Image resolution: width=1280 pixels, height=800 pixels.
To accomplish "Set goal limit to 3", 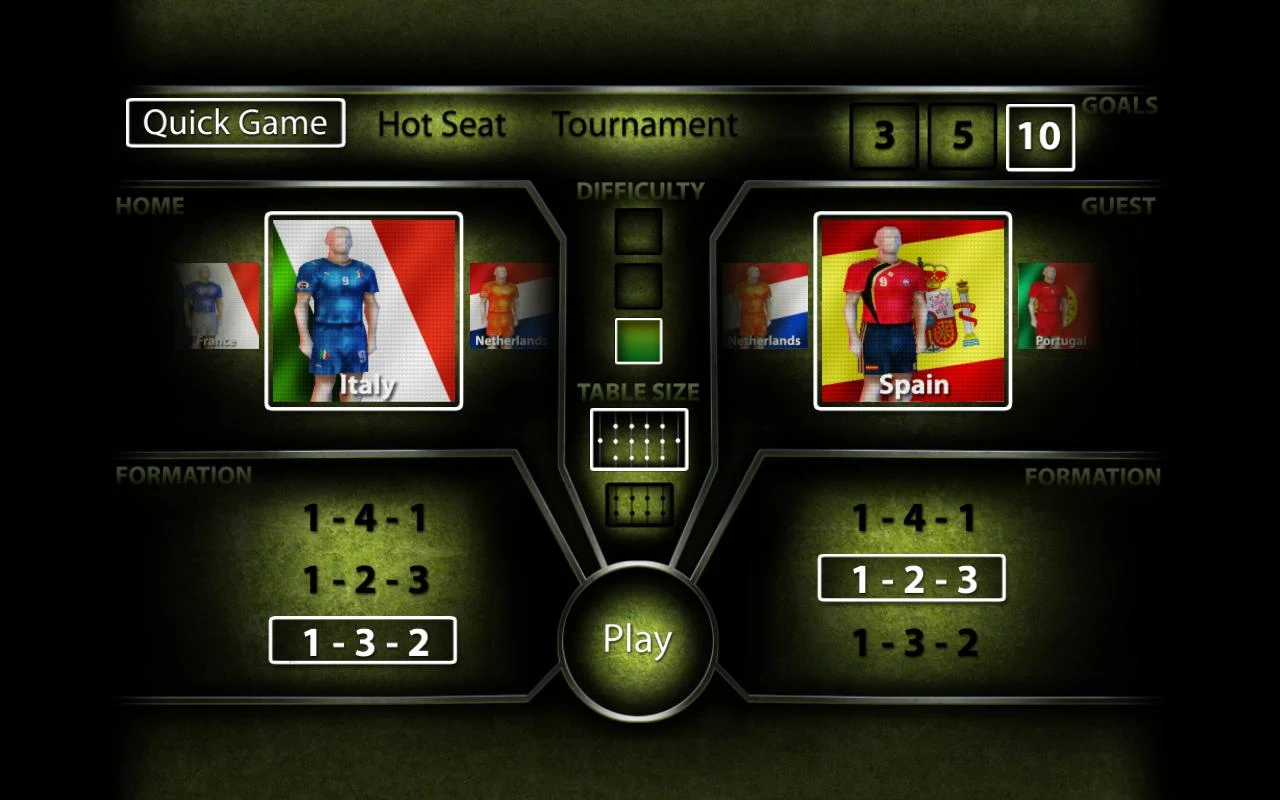I will 882,137.
